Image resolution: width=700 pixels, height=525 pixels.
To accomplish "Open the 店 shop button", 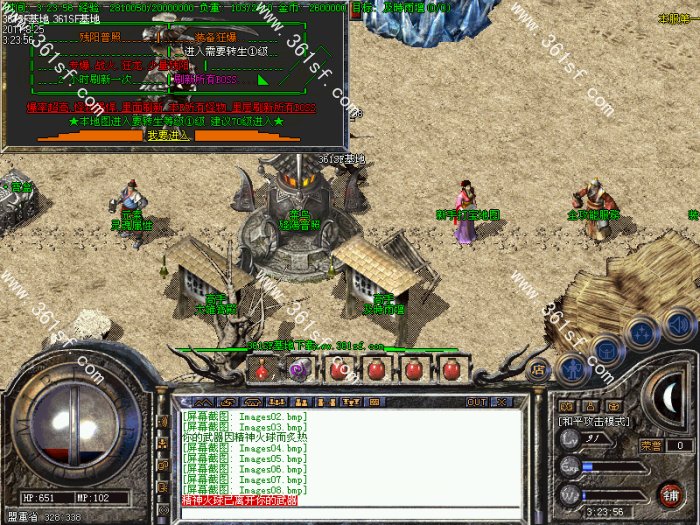I will click(x=538, y=368).
